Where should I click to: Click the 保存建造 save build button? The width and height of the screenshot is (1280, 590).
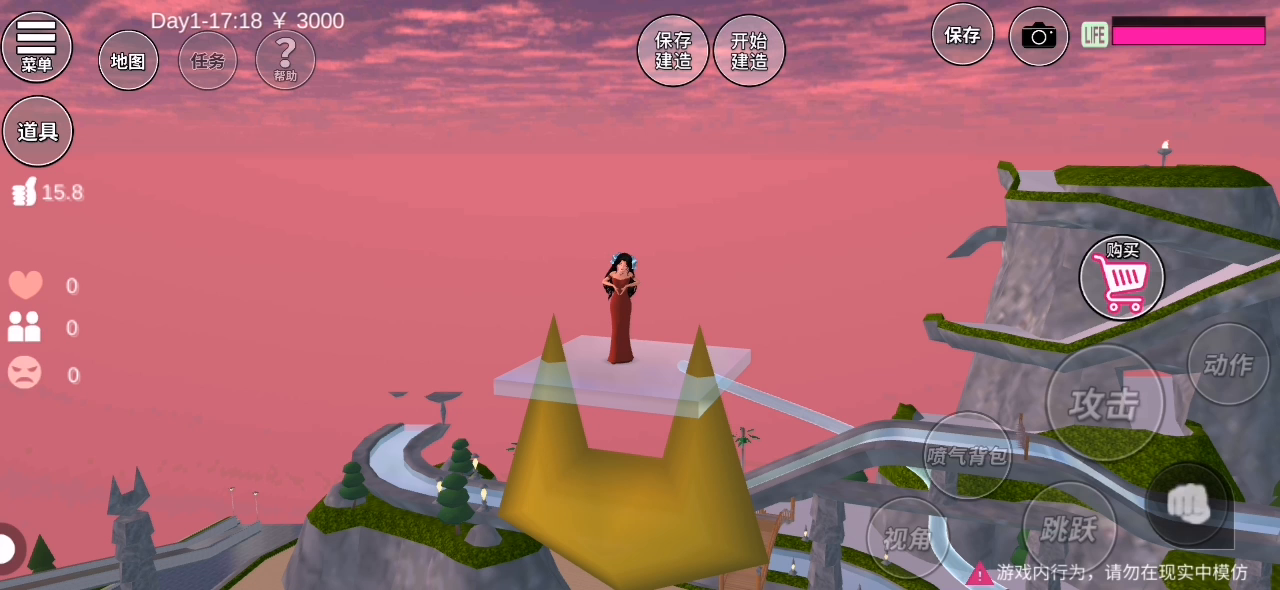tap(673, 50)
